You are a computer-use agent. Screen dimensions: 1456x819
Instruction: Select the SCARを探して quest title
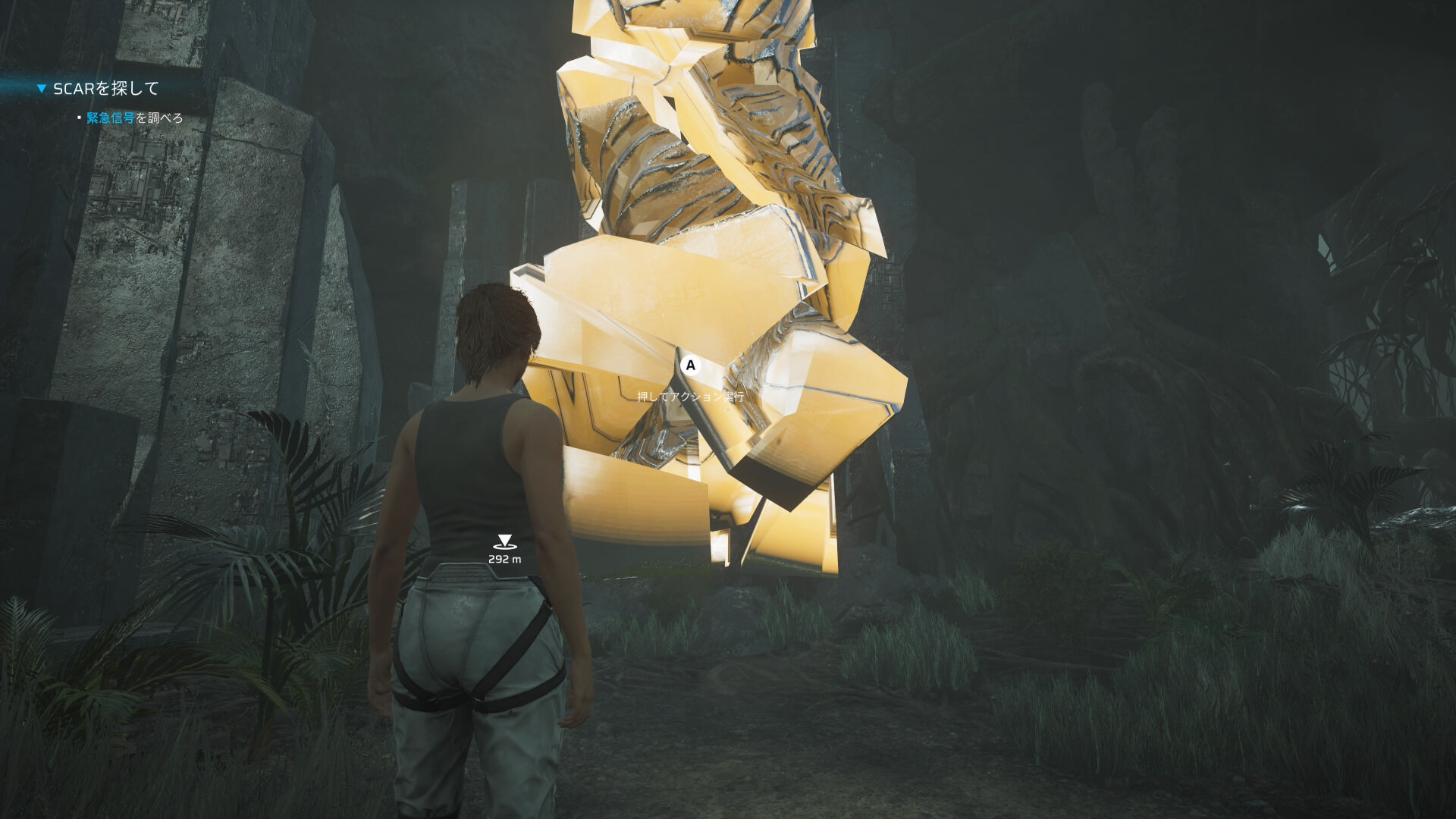click(x=106, y=89)
